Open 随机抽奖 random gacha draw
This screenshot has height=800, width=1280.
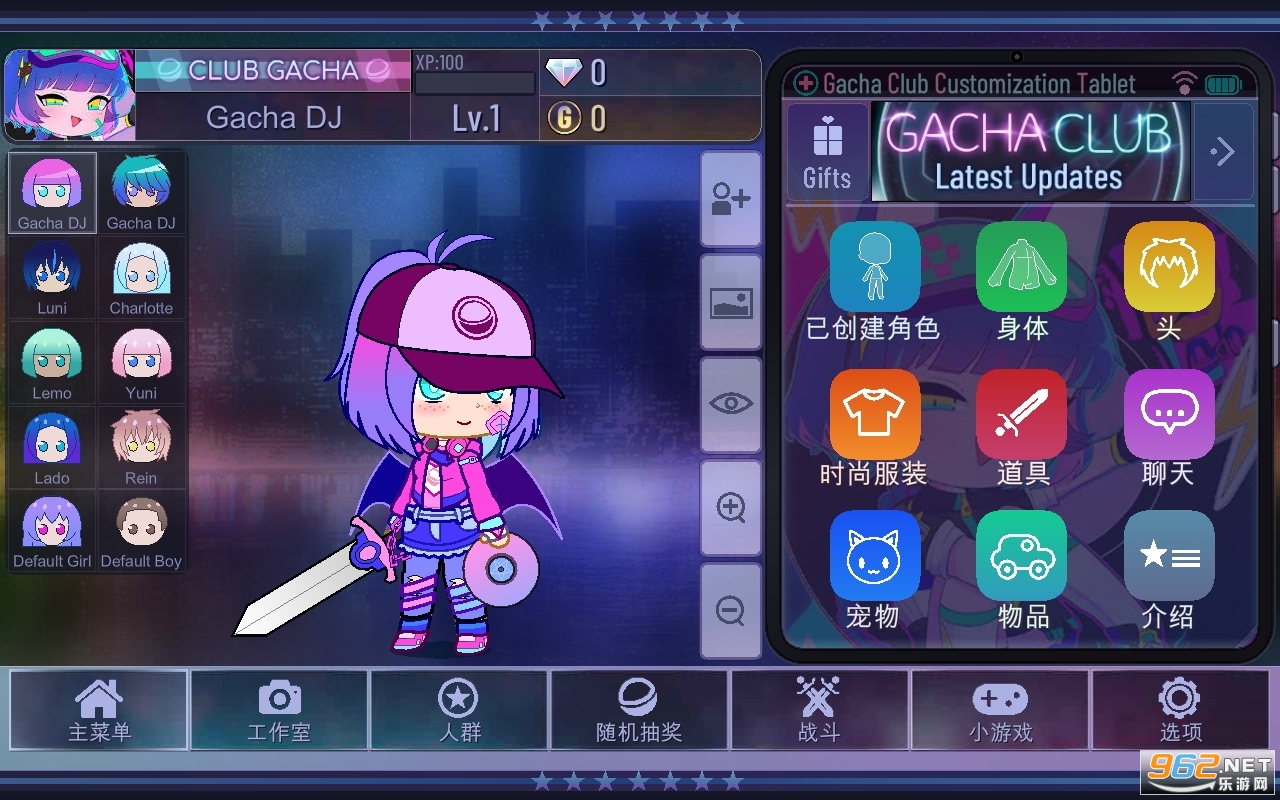click(639, 710)
